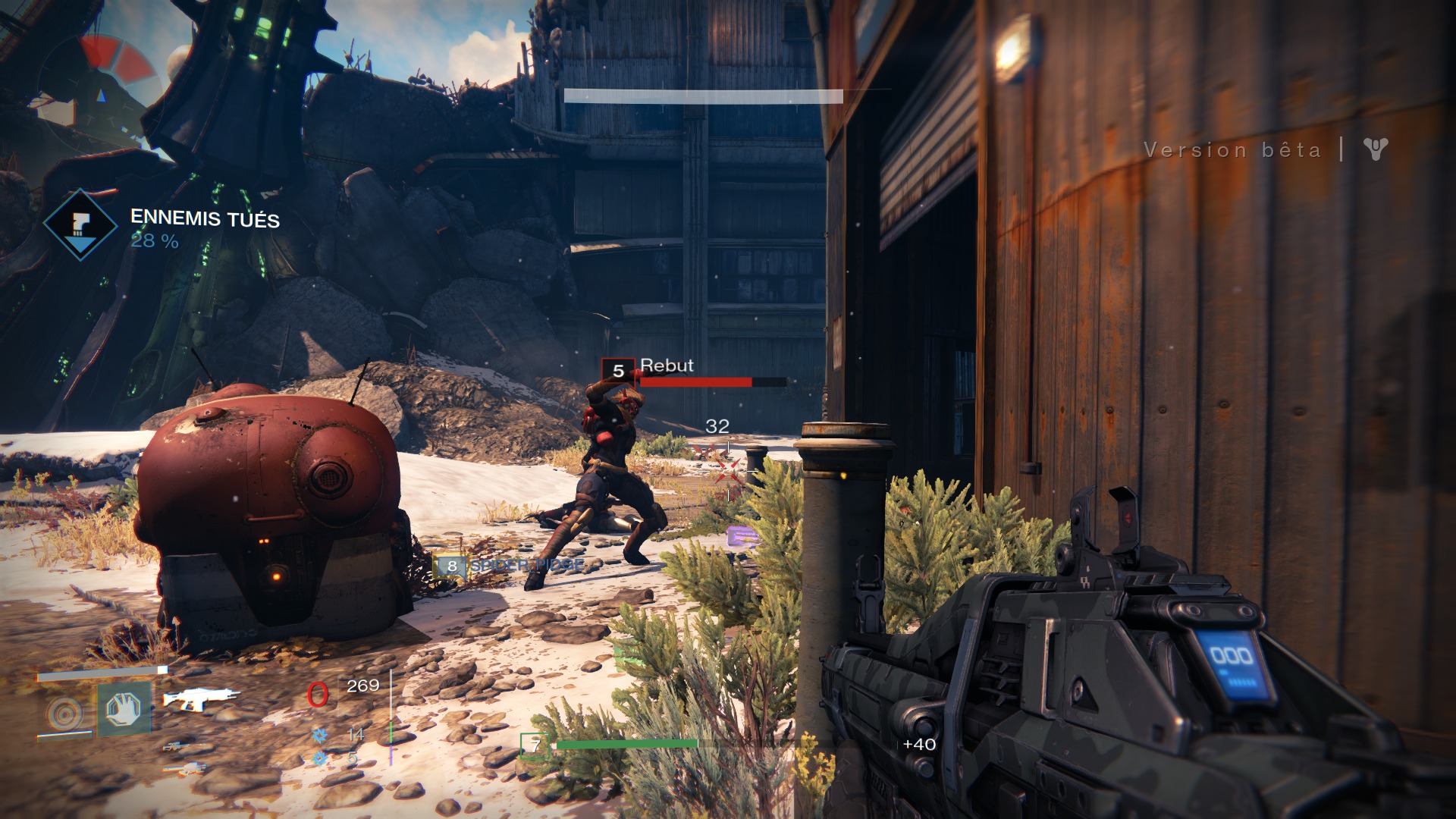Select the Ennemis Tués objective icon
The image size is (1456, 819).
80,224
